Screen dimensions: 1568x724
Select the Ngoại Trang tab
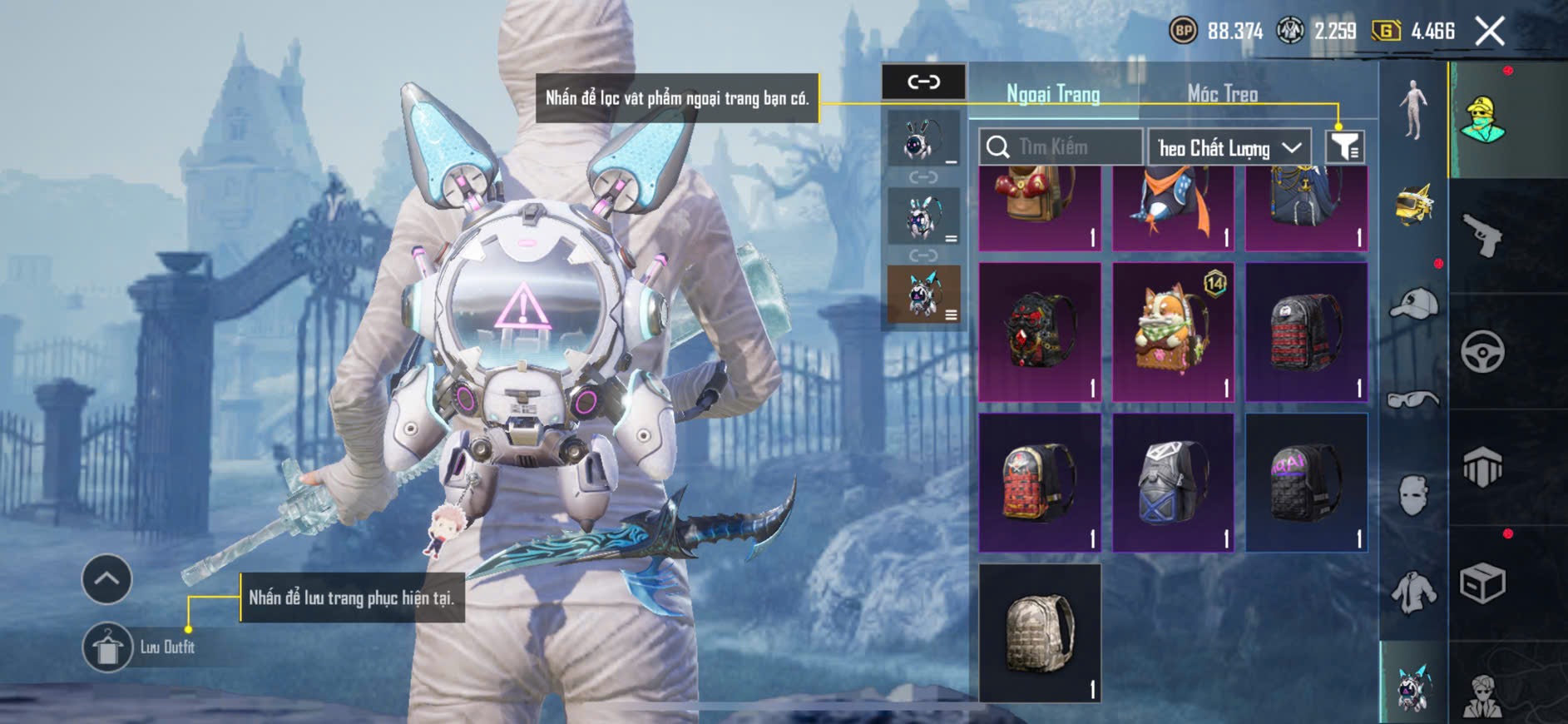[1053, 94]
